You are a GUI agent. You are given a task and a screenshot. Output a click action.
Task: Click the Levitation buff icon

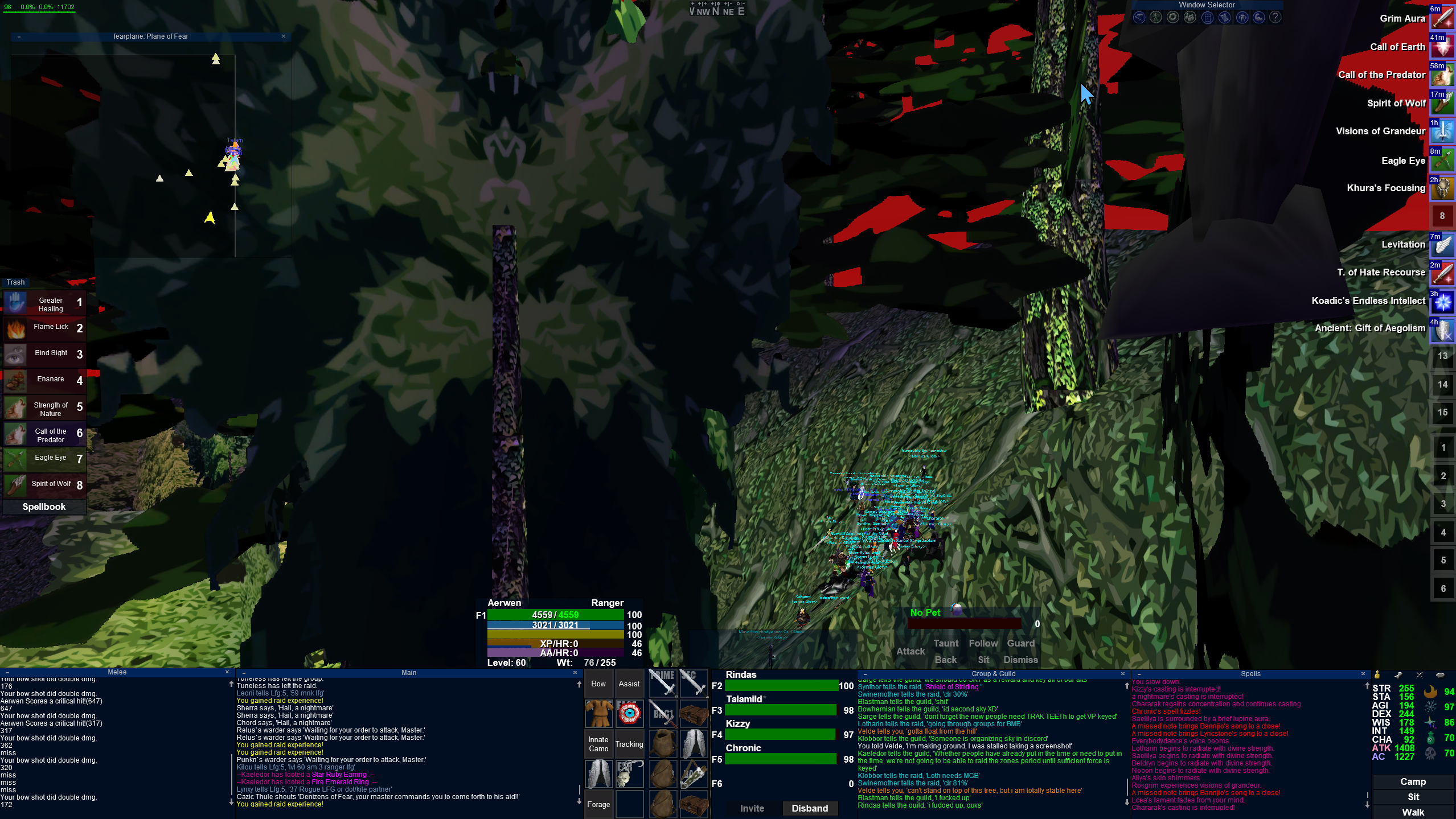(x=1442, y=245)
